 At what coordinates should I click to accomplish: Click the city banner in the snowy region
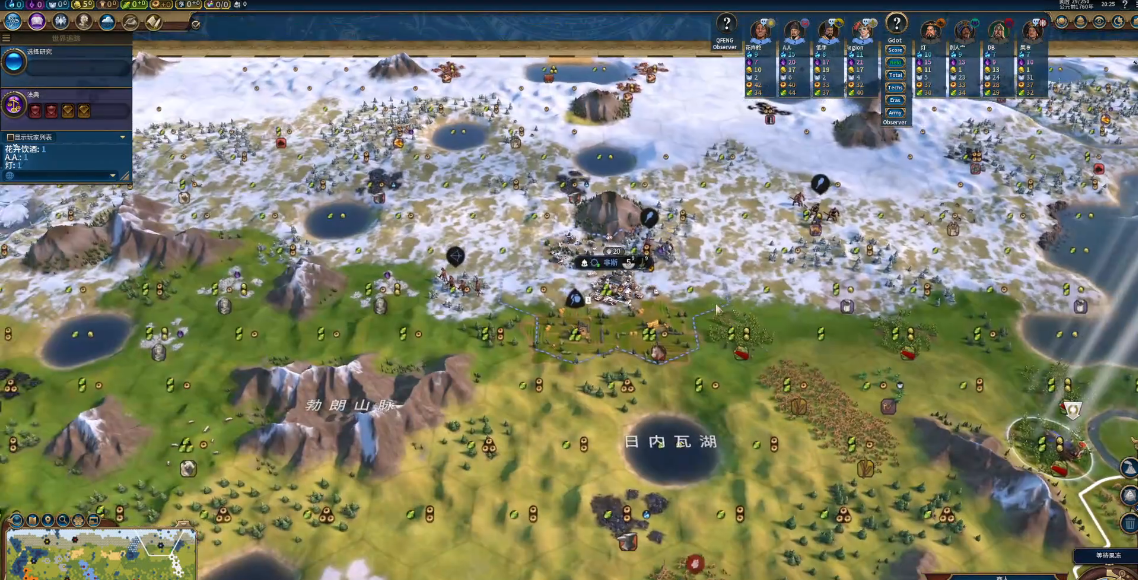coord(607,262)
